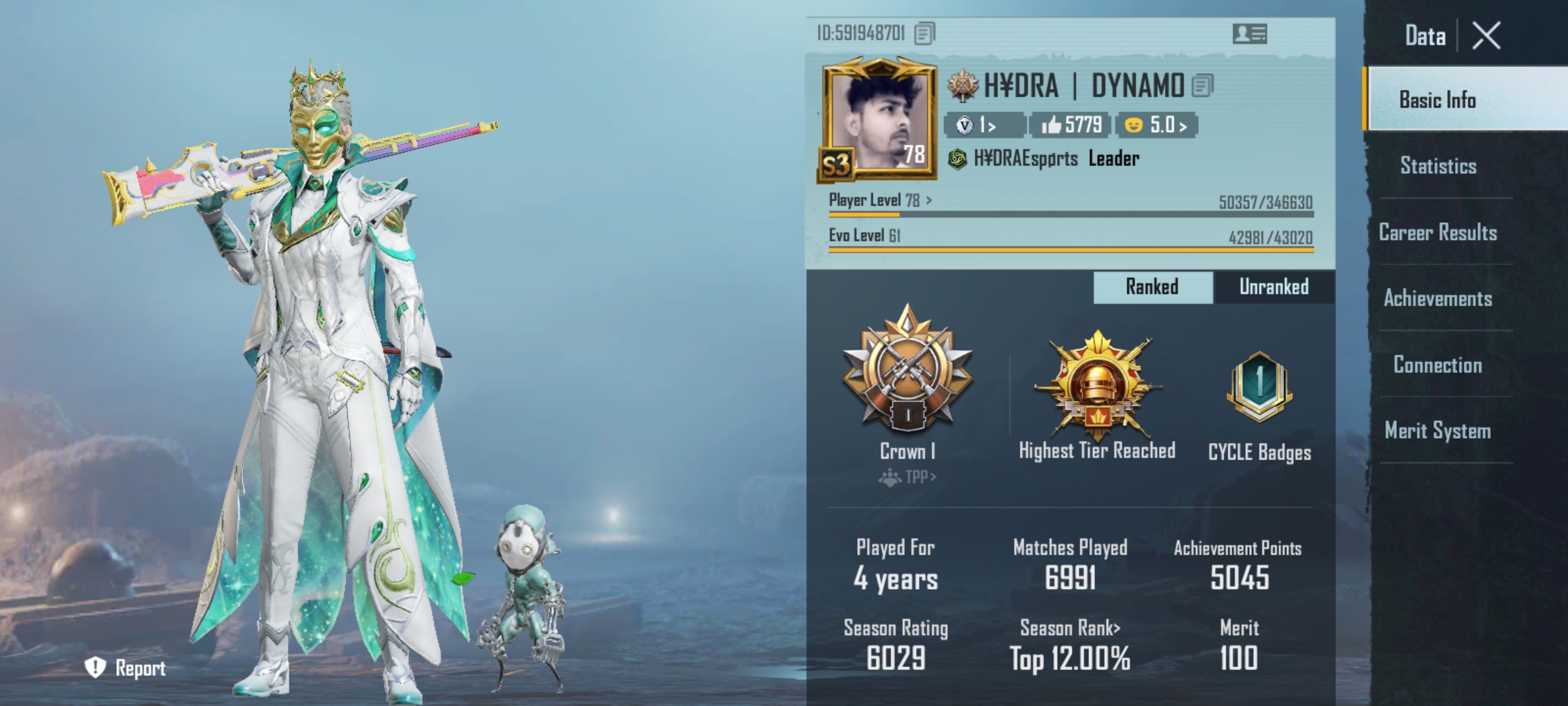Select the Ranked toggle
This screenshot has height=706, width=1568.
click(1152, 287)
